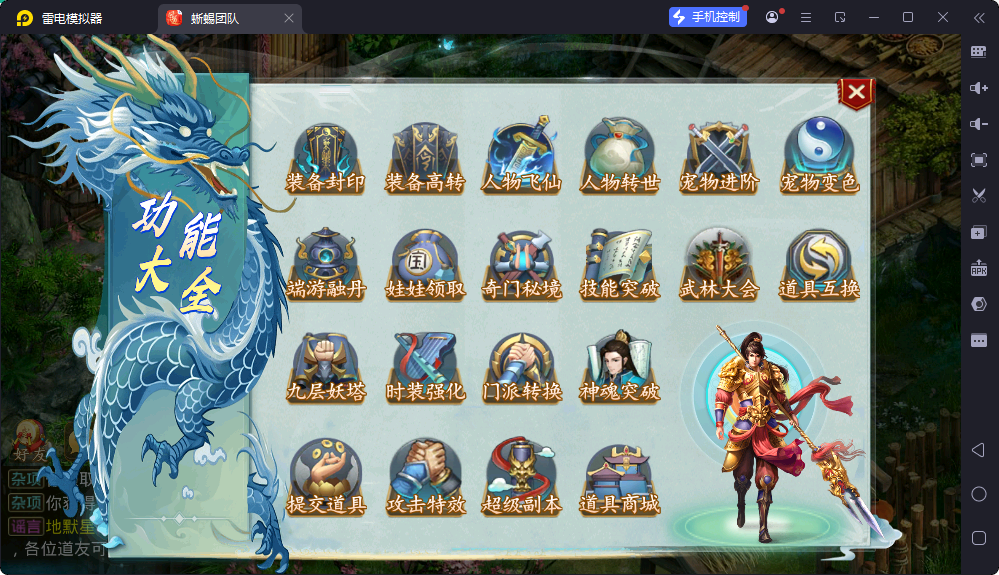Viewport: 999px width, 575px height.
Task: Open 神魂突破 feature
Action: click(x=620, y=368)
